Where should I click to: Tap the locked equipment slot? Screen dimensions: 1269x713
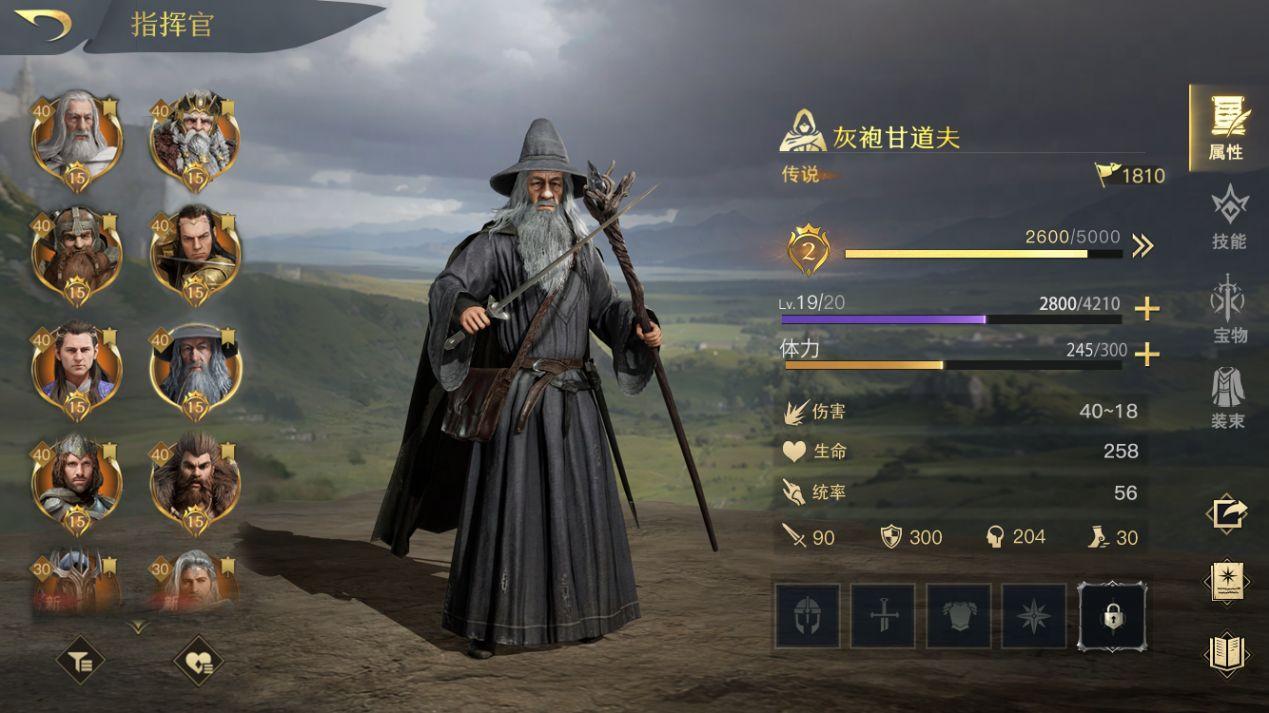click(x=1111, y=616)
